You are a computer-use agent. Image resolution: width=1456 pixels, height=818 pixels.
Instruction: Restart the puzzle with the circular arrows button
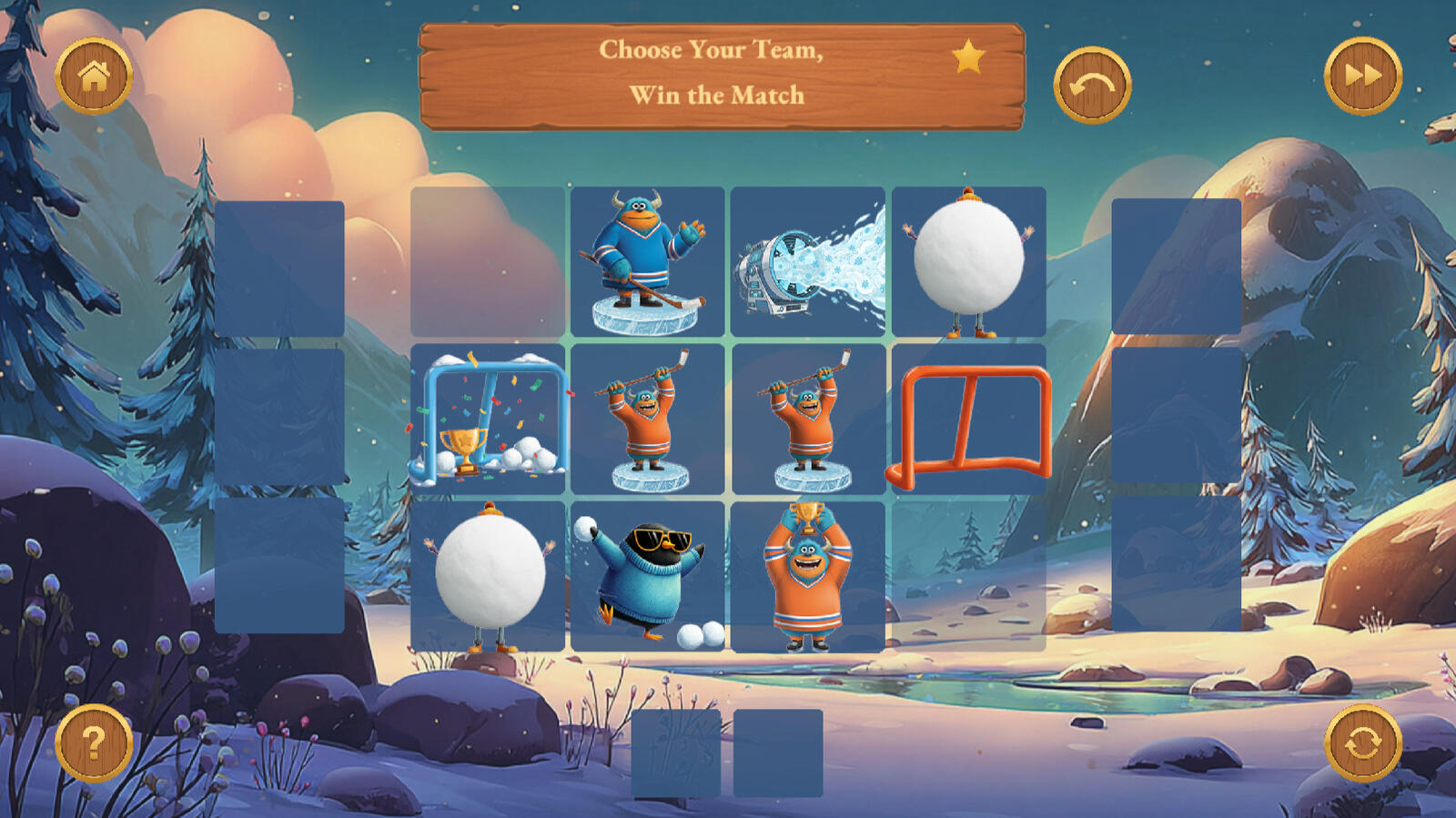tap(1362, 743)
